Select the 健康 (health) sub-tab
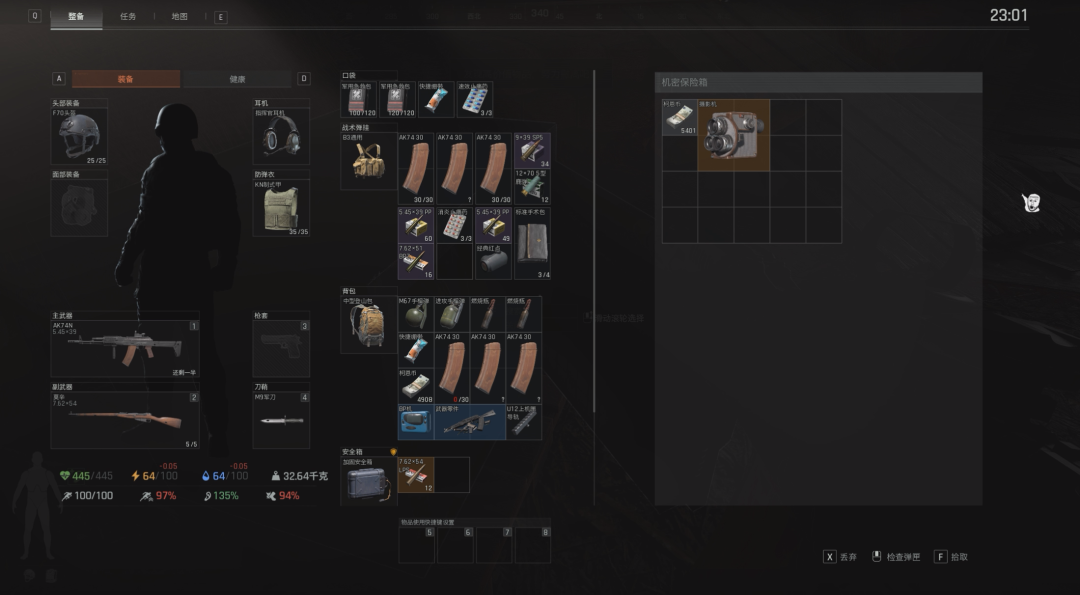The image size is (1080, 595). click(x=237, y=79)
